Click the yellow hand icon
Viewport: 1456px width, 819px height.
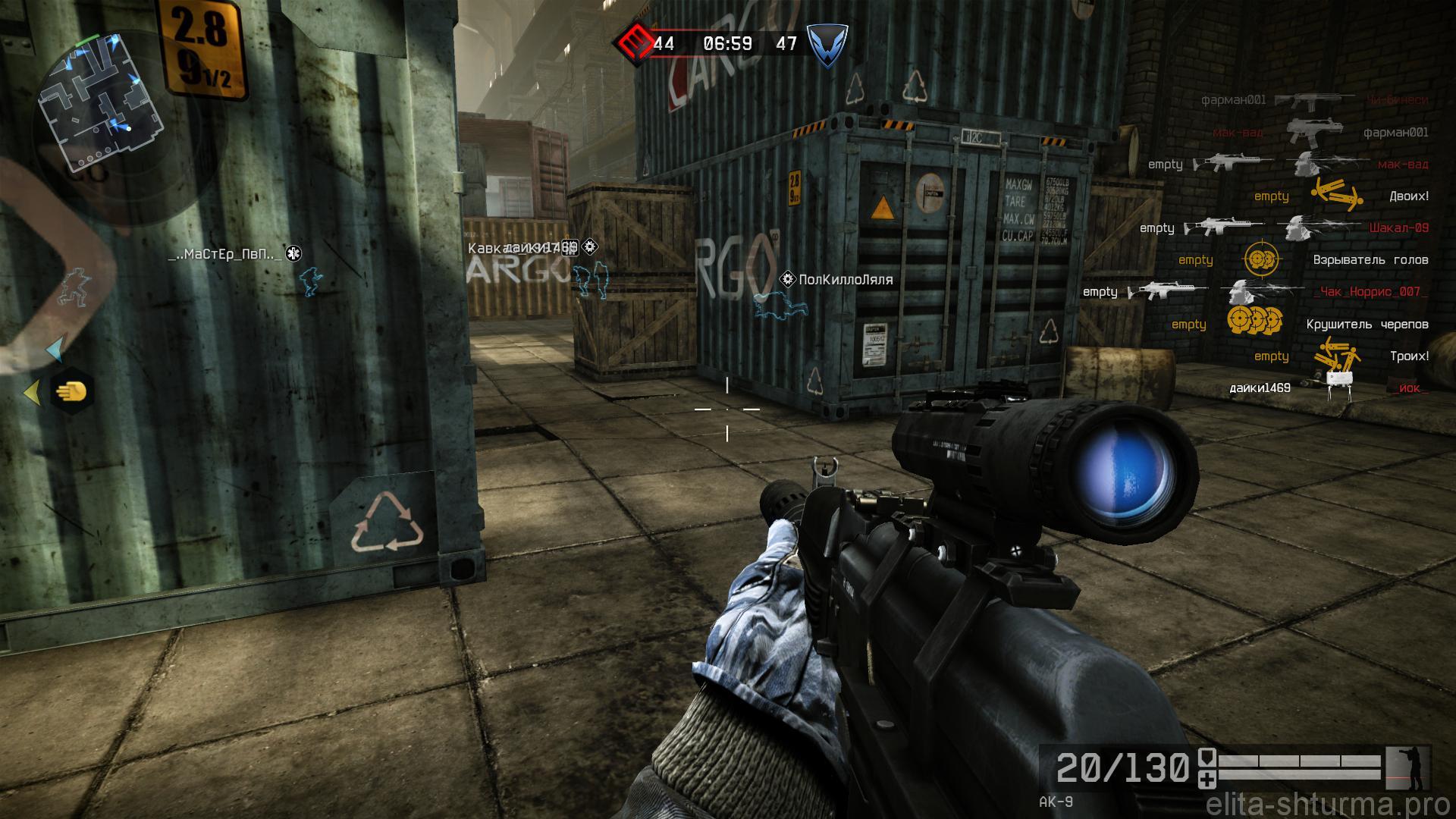(x=74, y=392)
